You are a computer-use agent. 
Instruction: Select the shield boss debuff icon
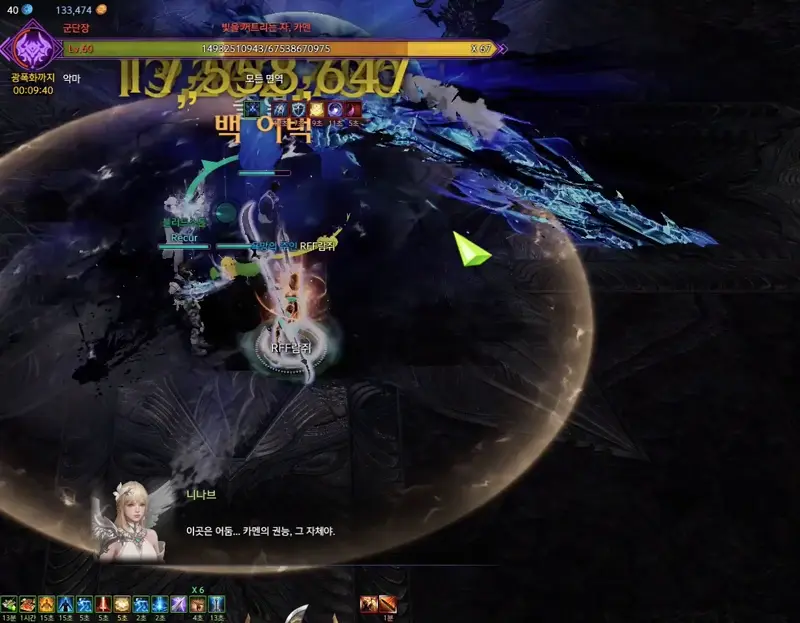[x=298, y=109]
